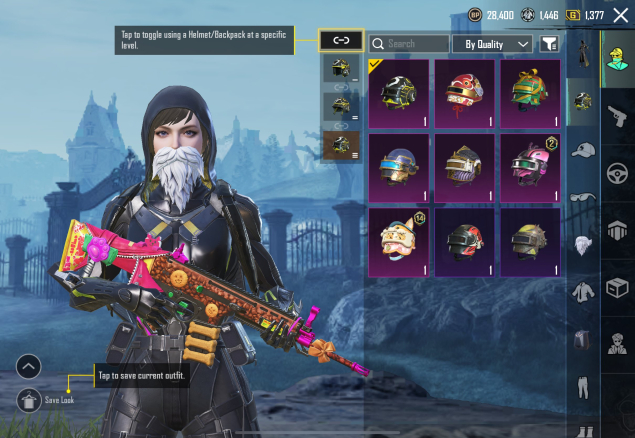The height and width of the screenshot is (438, 635).
Task: Save the current outfit with Save Look
Action: pyautogui.click(x=30, y=399)
